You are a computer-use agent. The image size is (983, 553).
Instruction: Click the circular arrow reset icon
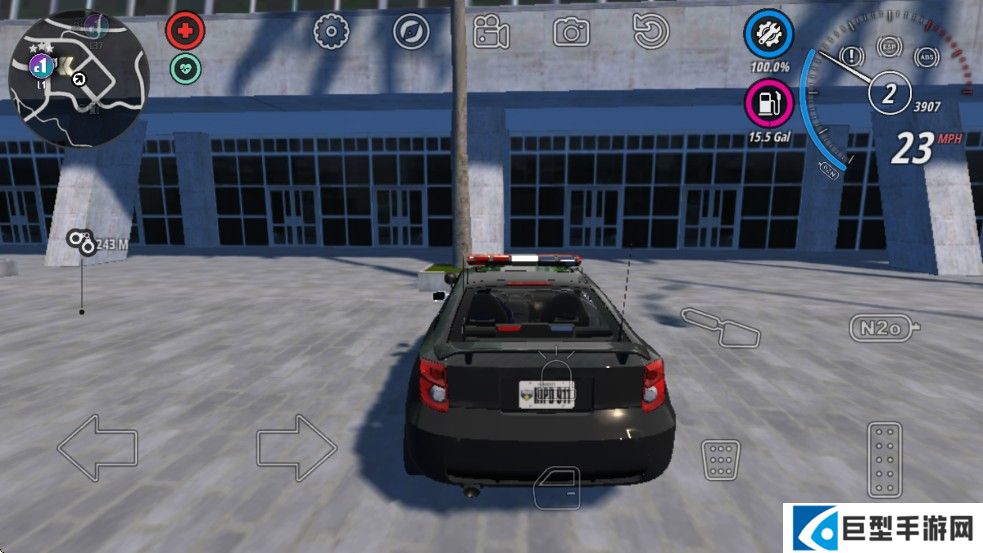(x=651, y=32)
